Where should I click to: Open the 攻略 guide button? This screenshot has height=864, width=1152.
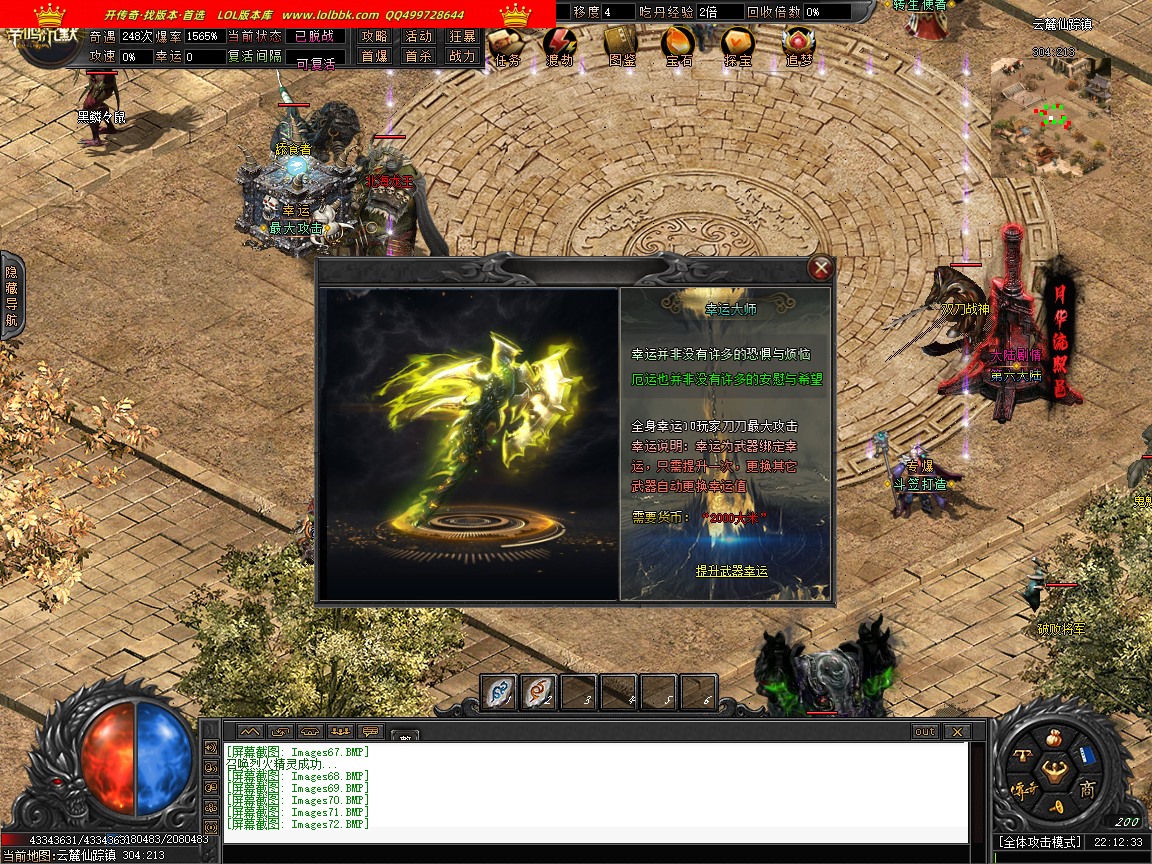pos(375,36)
